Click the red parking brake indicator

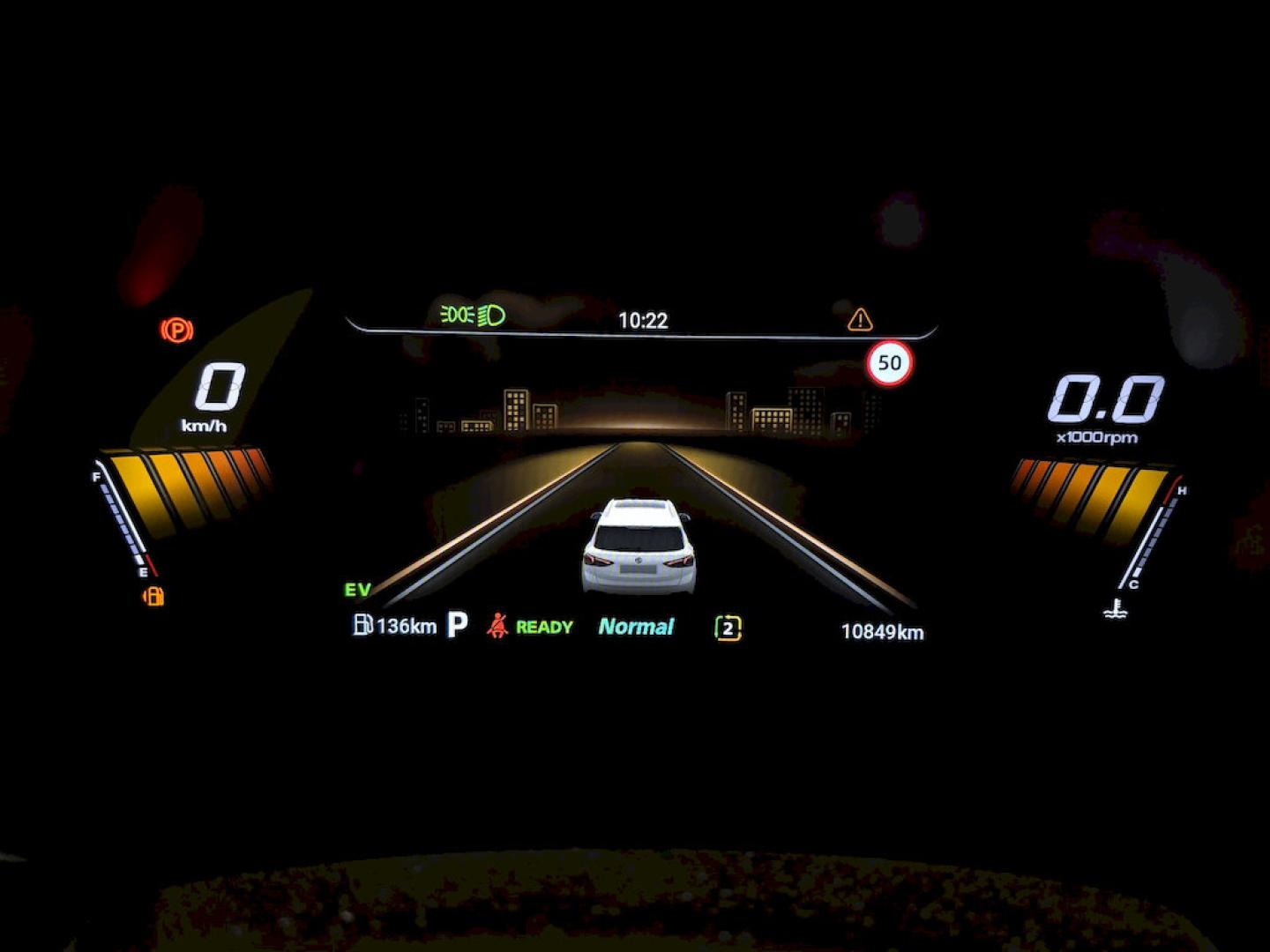coord(177,331)
